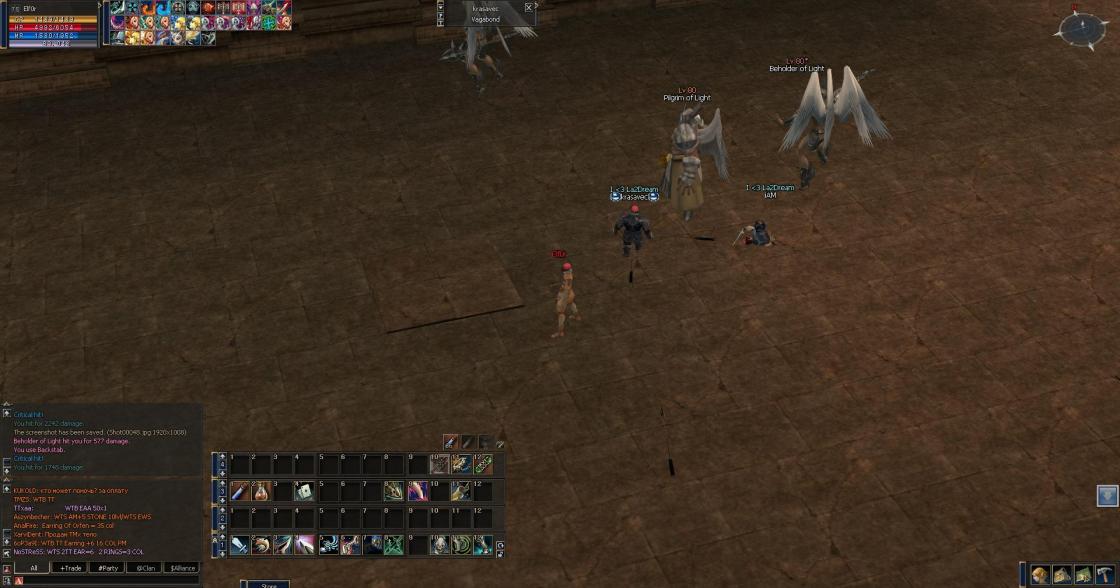Toggle the hotbar rotate button
The height and width of the screenshot is (588, 1120).
click(500, 547)
